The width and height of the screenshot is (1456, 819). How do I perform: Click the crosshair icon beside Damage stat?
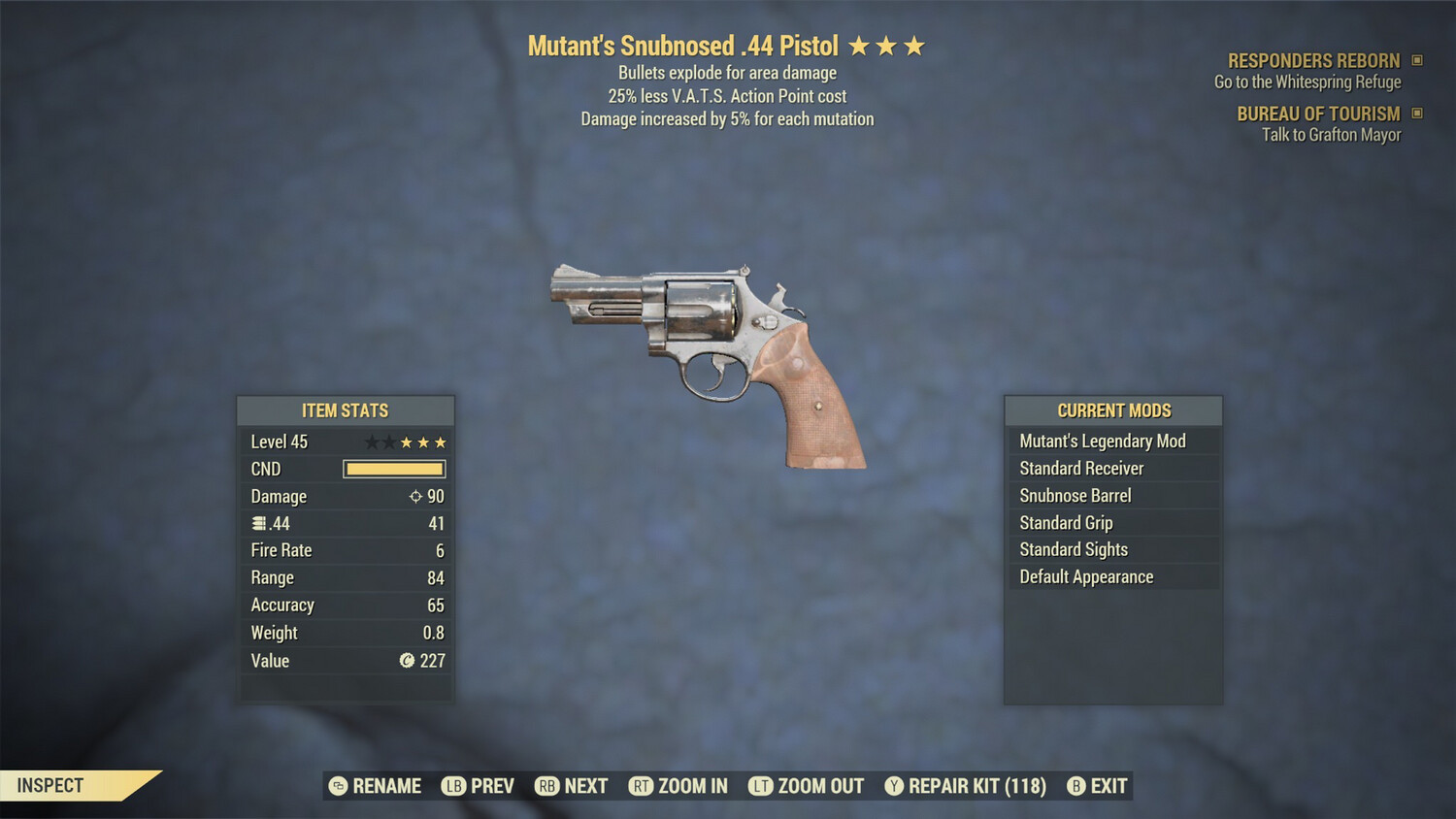pyautogui.click(x=417, y=496)
